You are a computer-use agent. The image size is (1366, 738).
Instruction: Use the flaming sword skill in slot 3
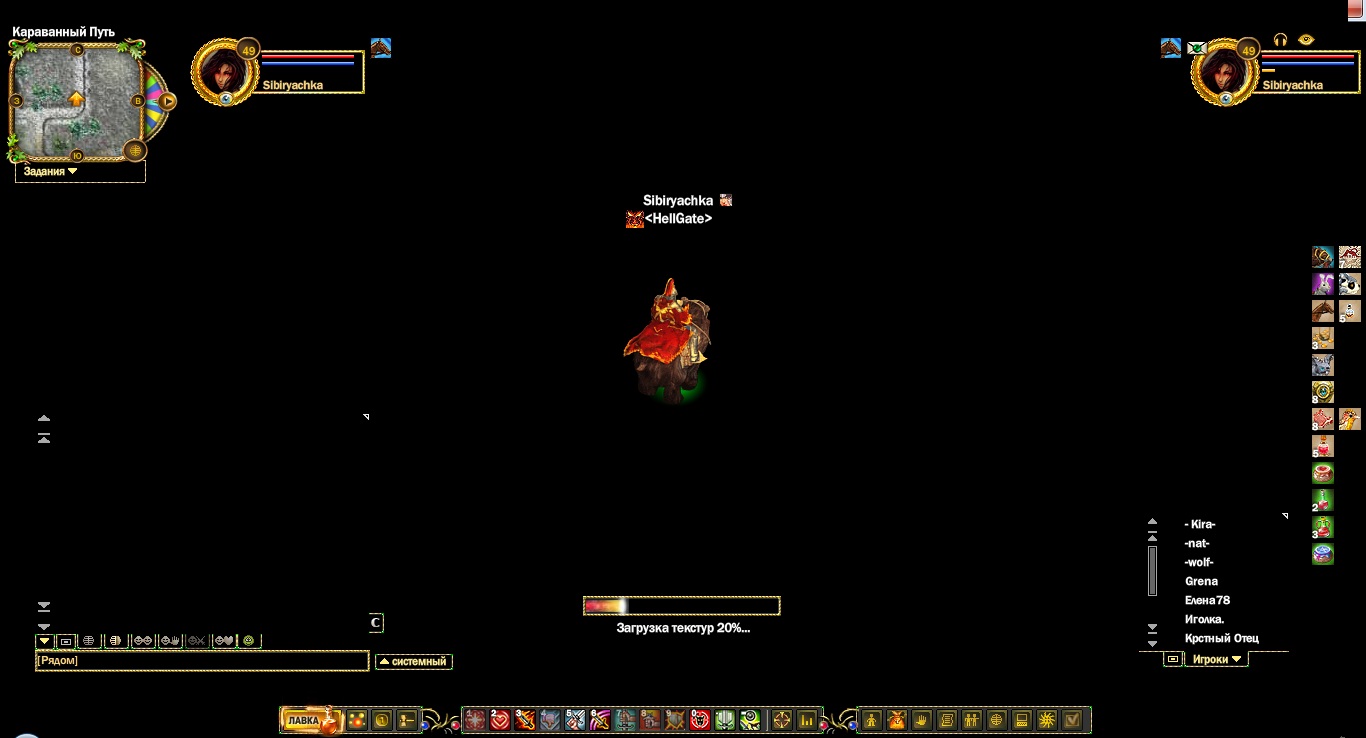coord(525,720)
